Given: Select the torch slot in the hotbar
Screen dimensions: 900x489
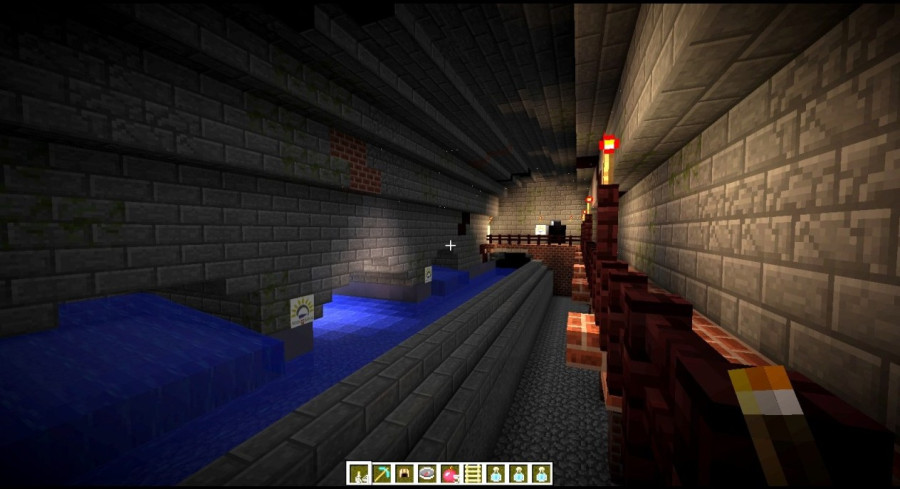Looking at the screenshot, I should point(357,474).
